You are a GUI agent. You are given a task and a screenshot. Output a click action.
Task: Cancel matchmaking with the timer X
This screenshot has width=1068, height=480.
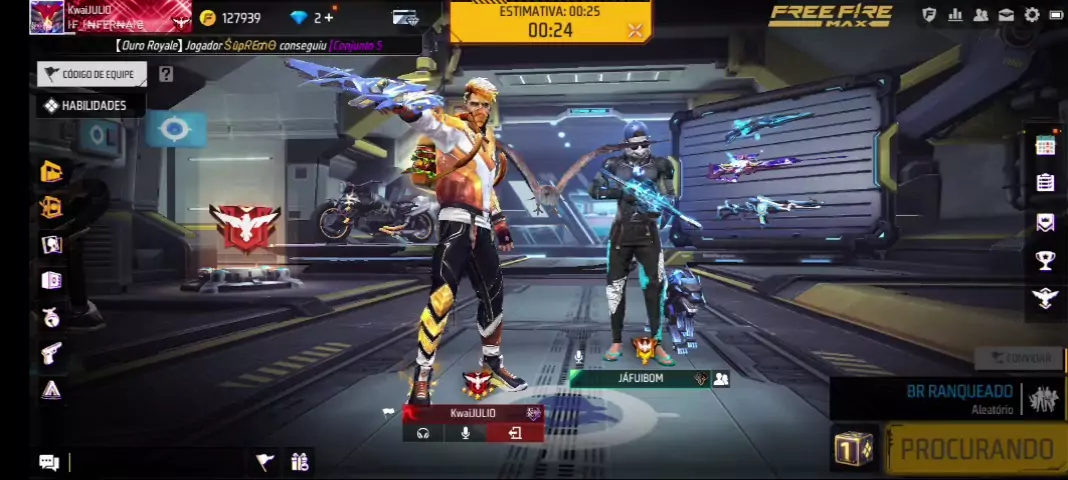tap(634, 30)
